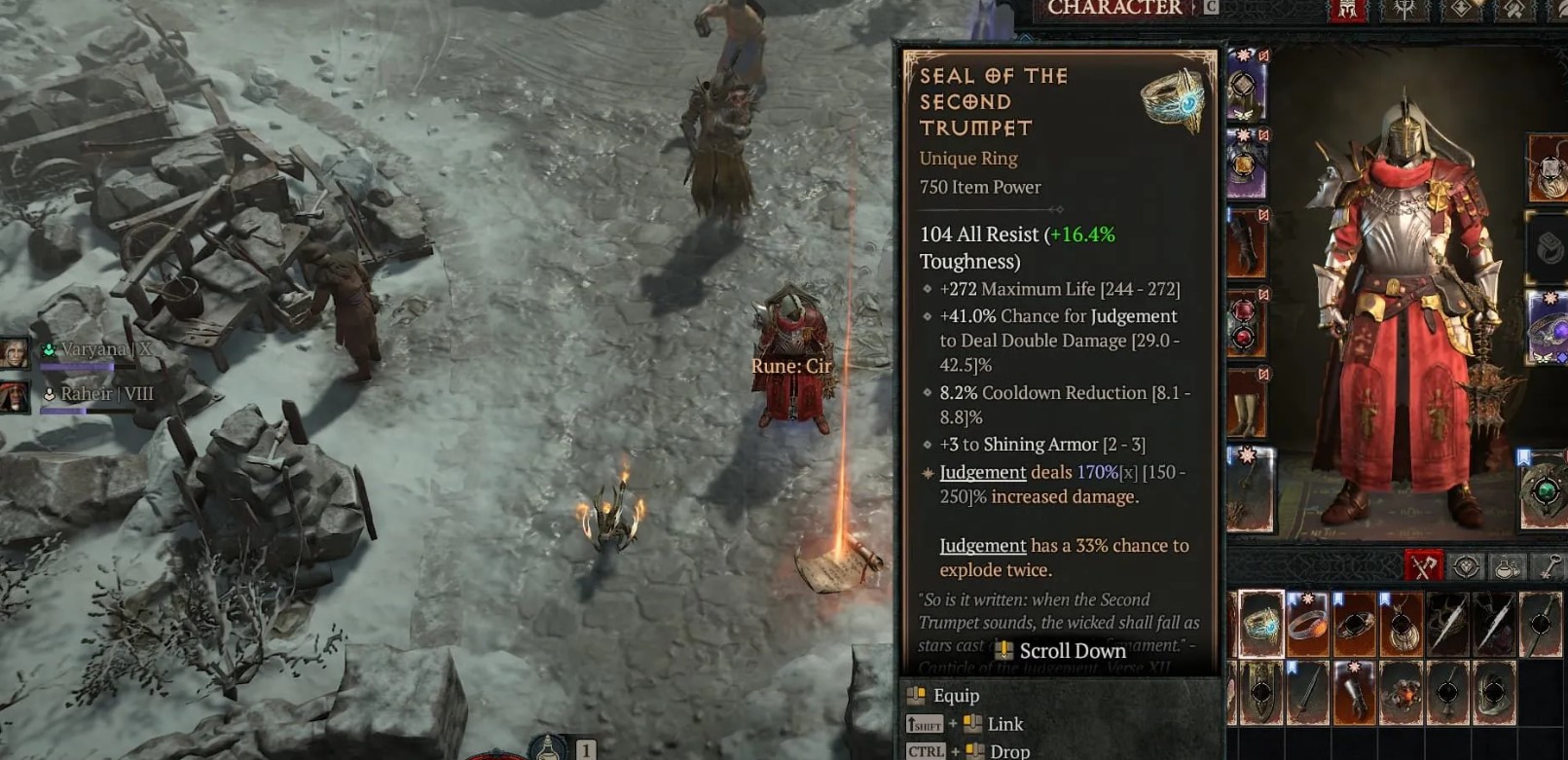The width and height of the screenshot is (1568, 760).
Task: Switch to the key items tab
Action: (x=1549, y=566)
